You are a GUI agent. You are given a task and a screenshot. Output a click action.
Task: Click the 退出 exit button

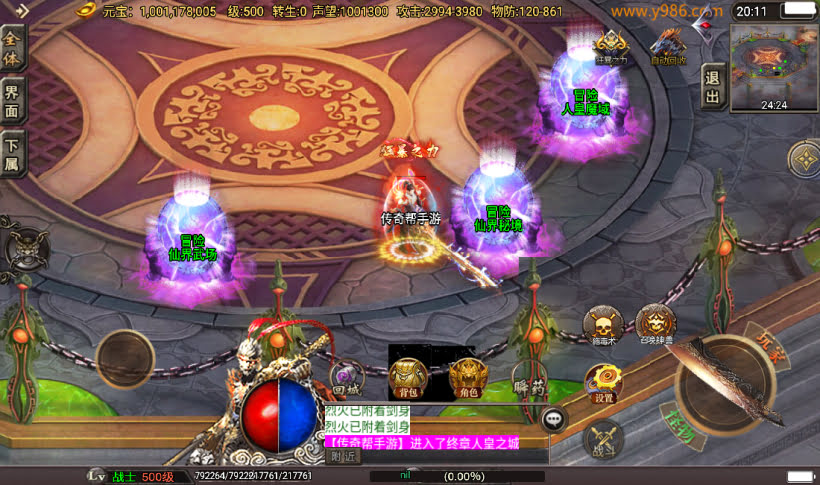click(x=712, y=86)
